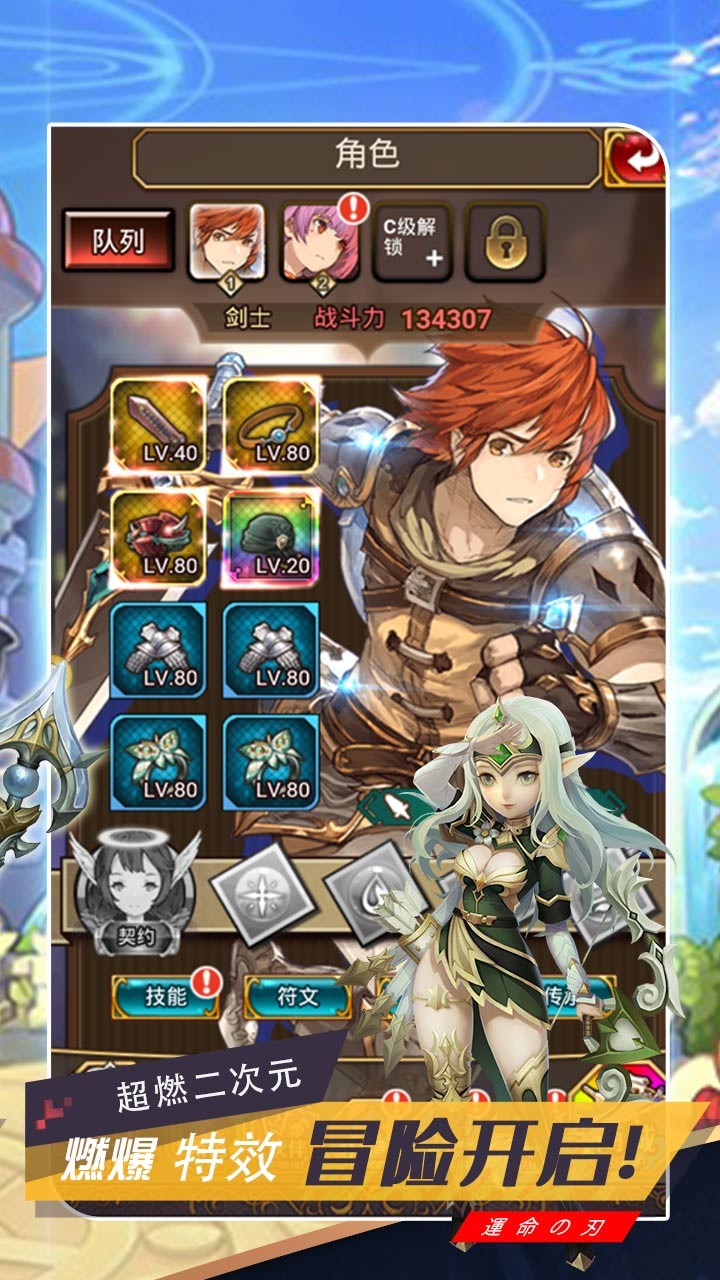Open the 技能 skills button
The height and width of the screenshot is (1280, 720).
pyautogui.click(x=165, y=996)
